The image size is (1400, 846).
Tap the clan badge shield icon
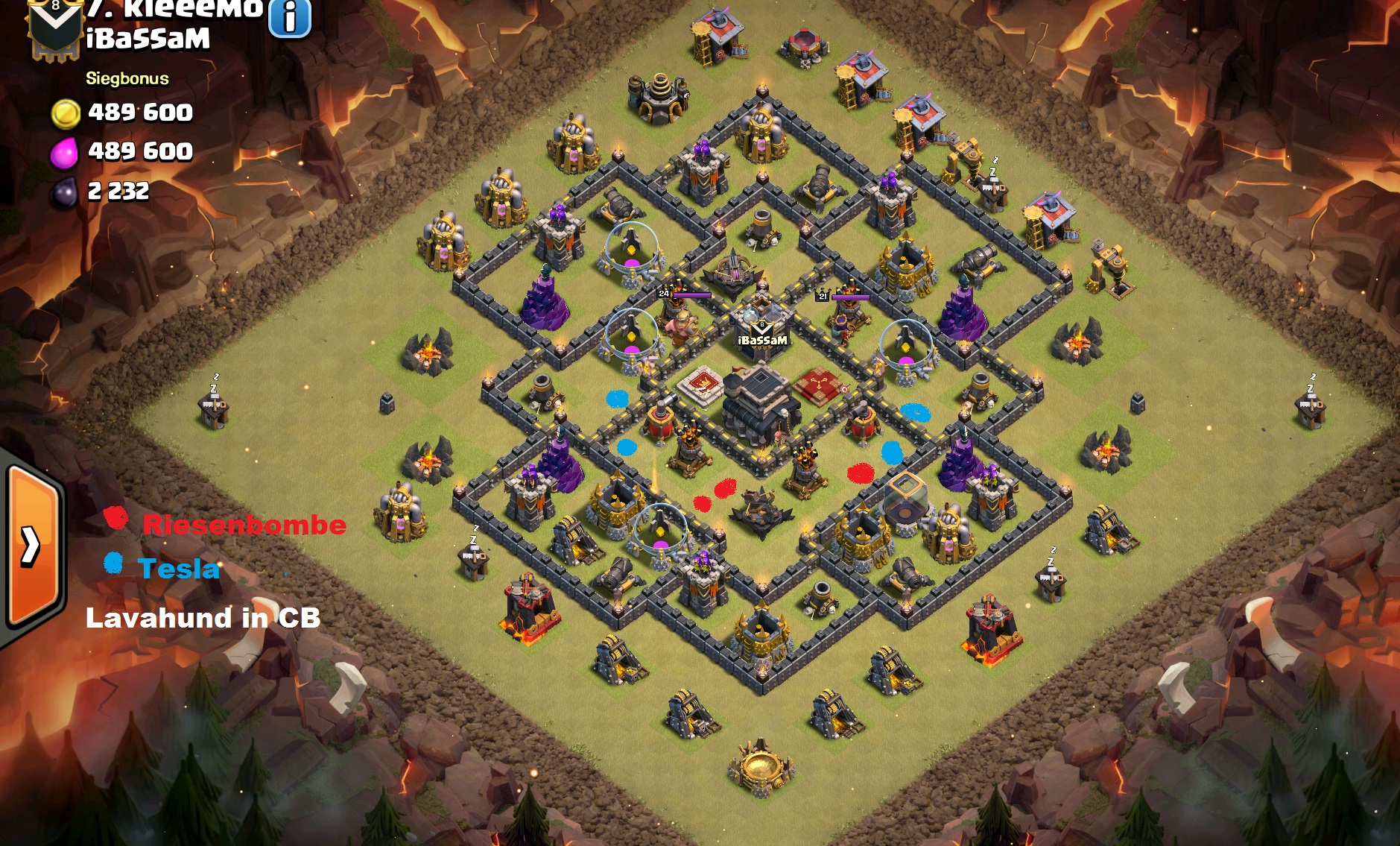pyautogui.click(x=54, y=28)
